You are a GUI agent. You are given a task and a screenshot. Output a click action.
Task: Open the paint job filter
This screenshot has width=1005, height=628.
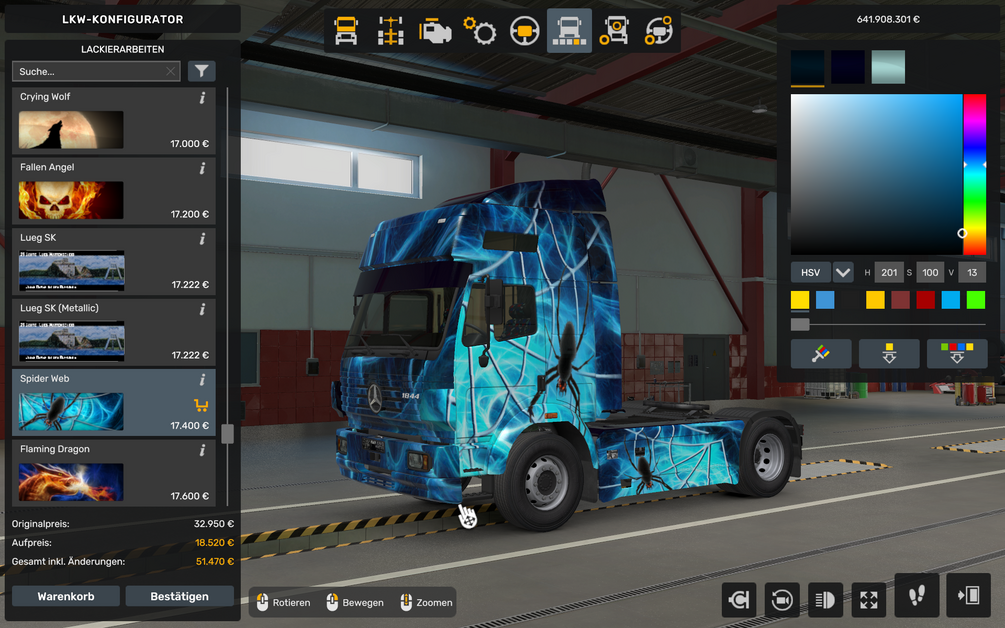click(202, 71)
